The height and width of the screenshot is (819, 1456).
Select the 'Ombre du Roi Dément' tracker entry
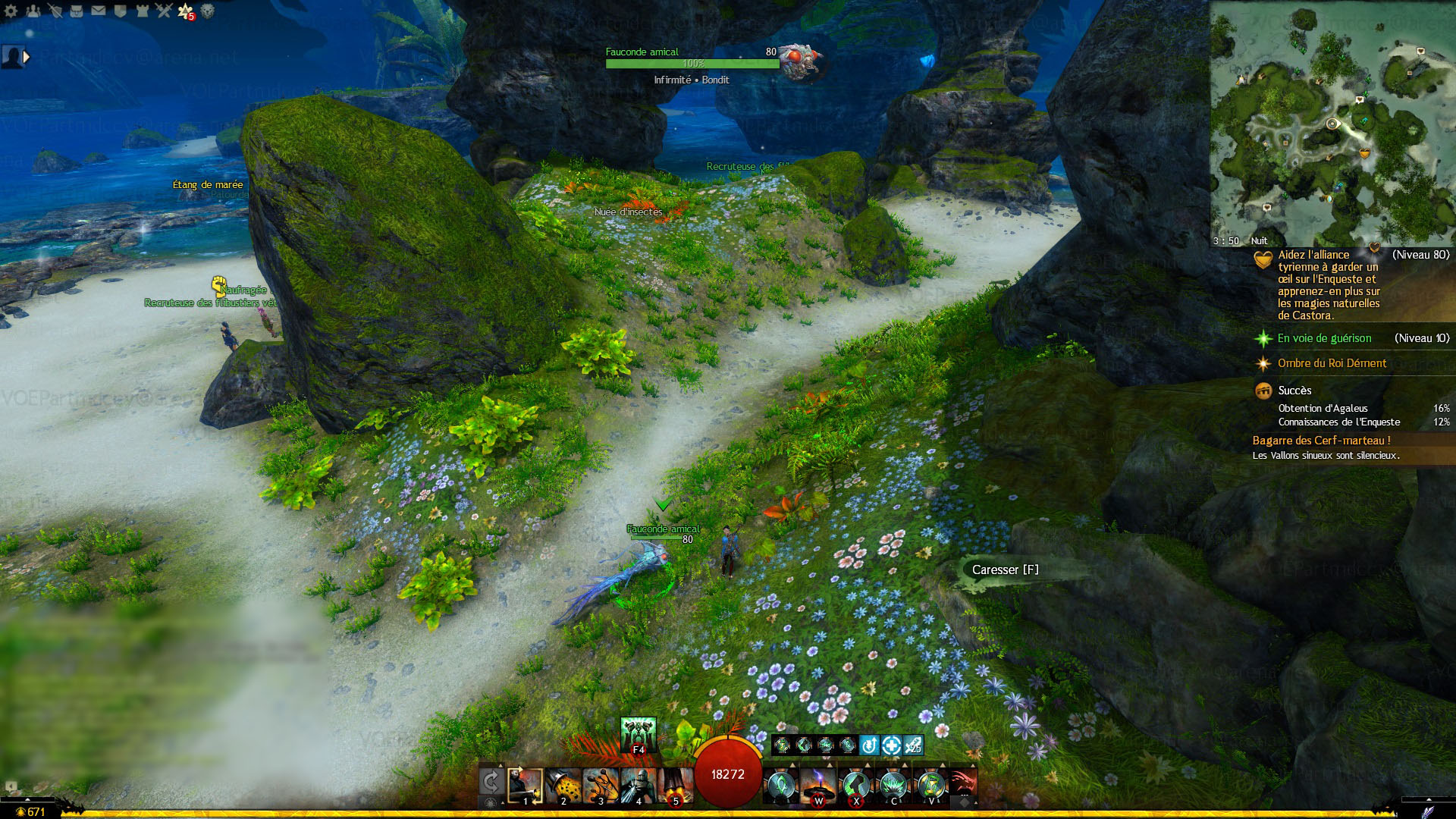[x=1332, y=363]
